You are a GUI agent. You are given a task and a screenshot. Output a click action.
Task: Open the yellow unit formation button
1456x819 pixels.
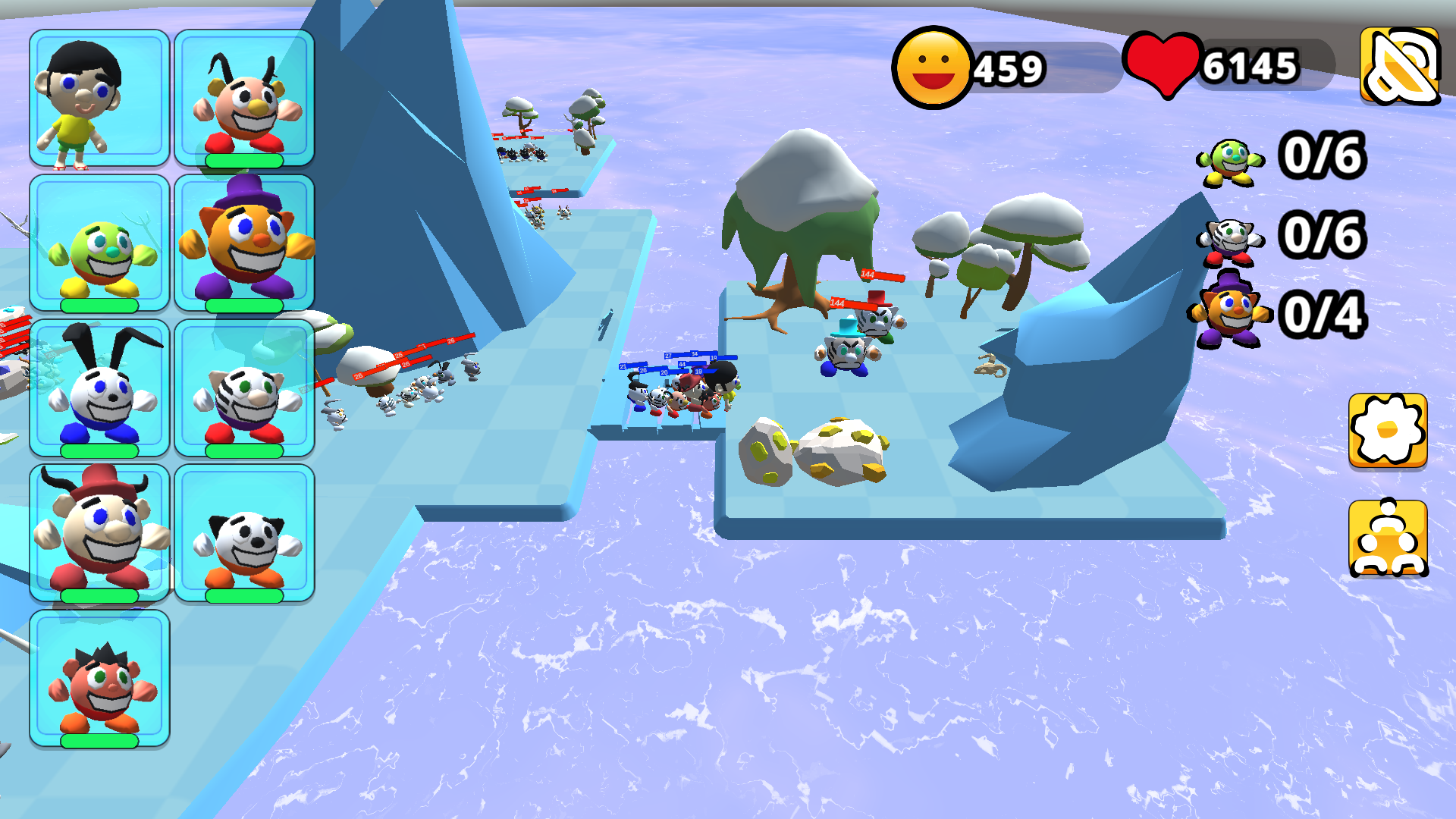[1387, 538]
